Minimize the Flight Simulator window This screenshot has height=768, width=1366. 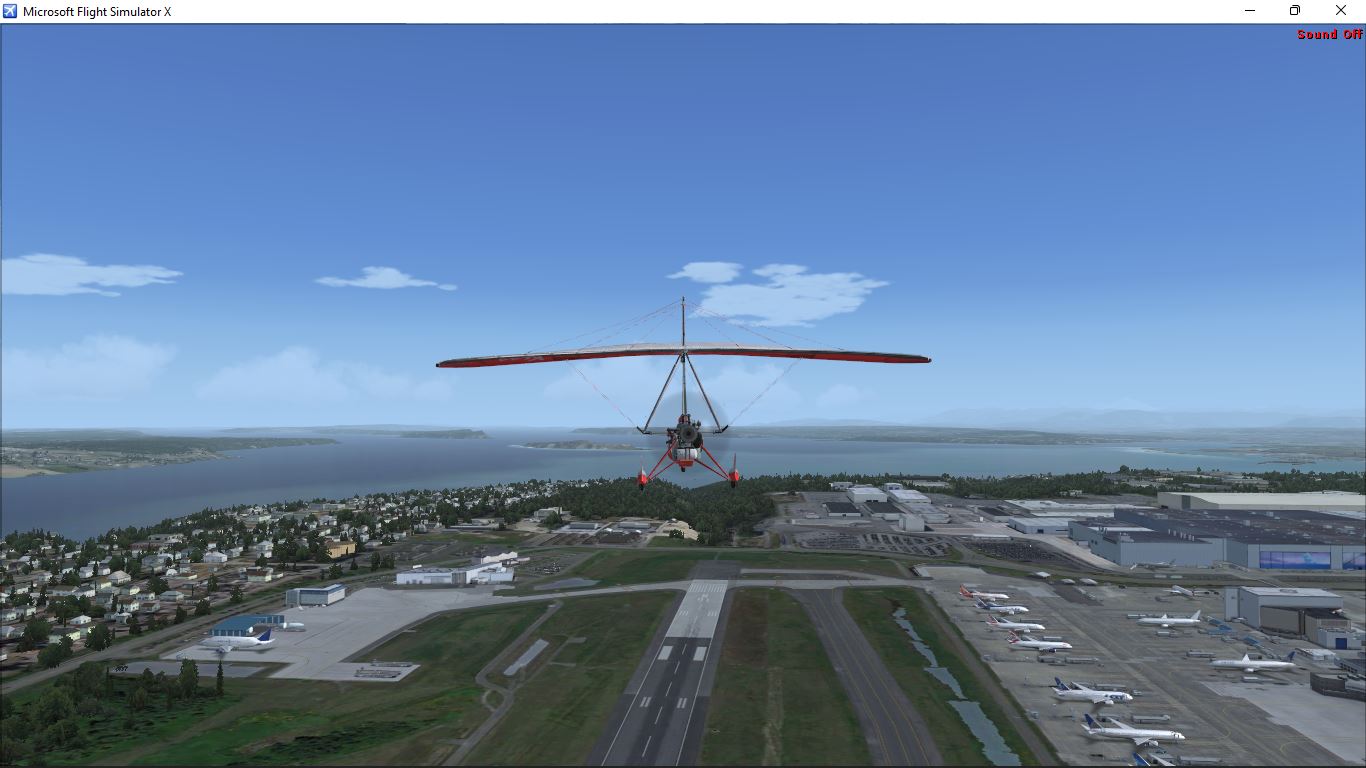(1248, 10)
